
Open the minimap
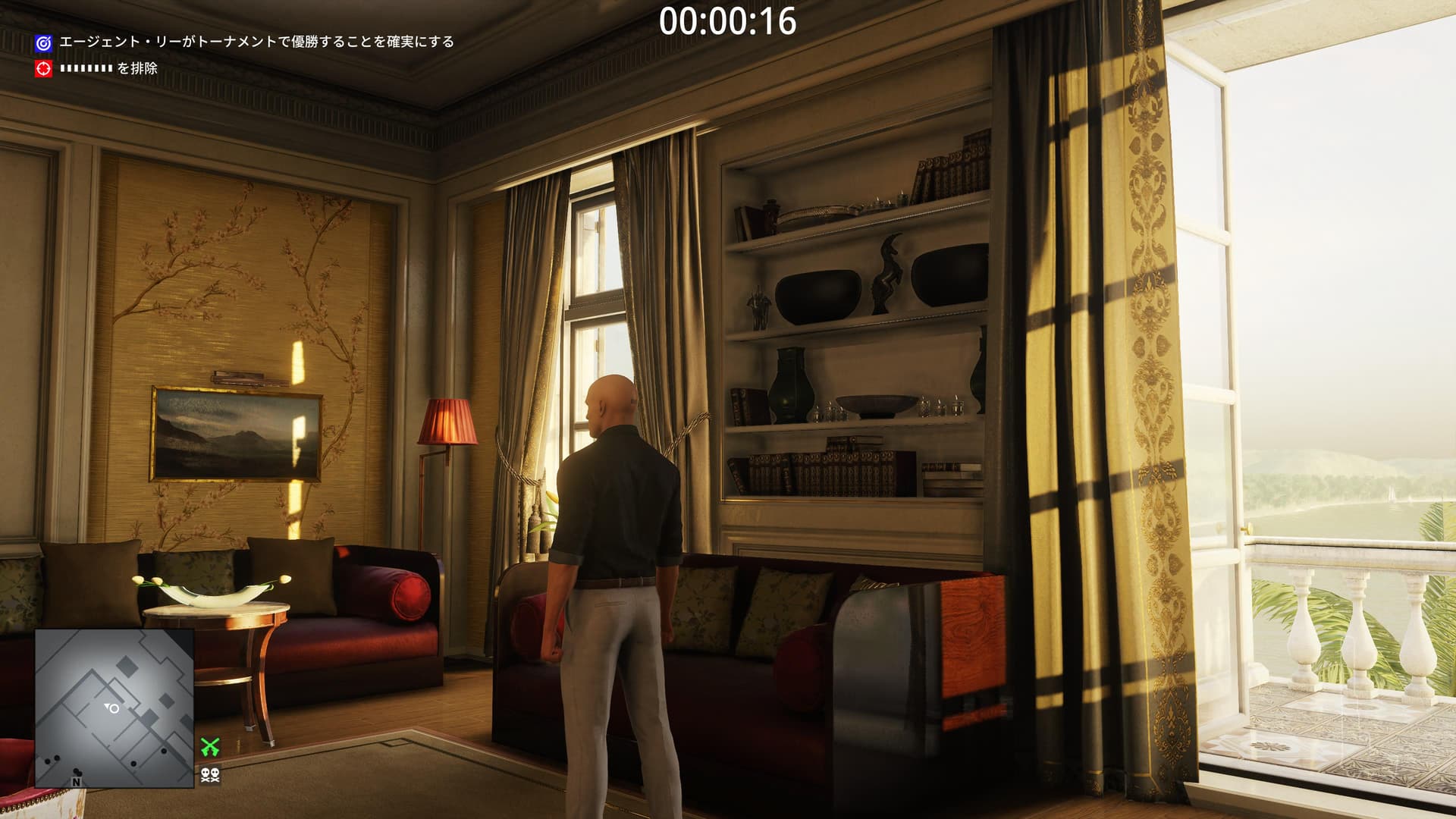pos(114,708)
